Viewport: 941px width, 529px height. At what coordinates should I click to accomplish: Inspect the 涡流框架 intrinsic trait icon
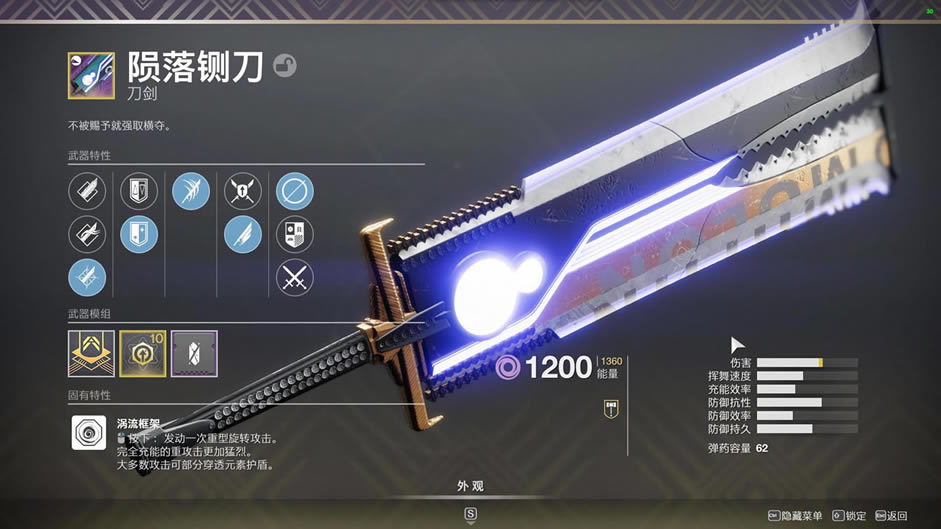click(88, 433)
